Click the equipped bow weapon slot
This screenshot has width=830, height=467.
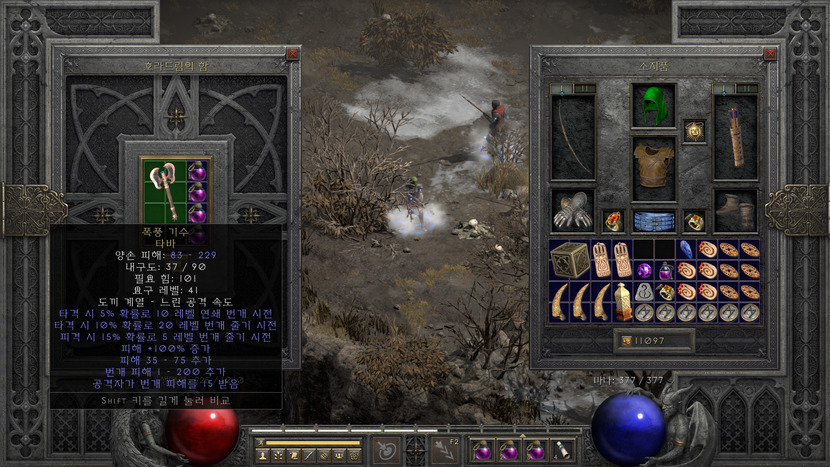[572, 138]
